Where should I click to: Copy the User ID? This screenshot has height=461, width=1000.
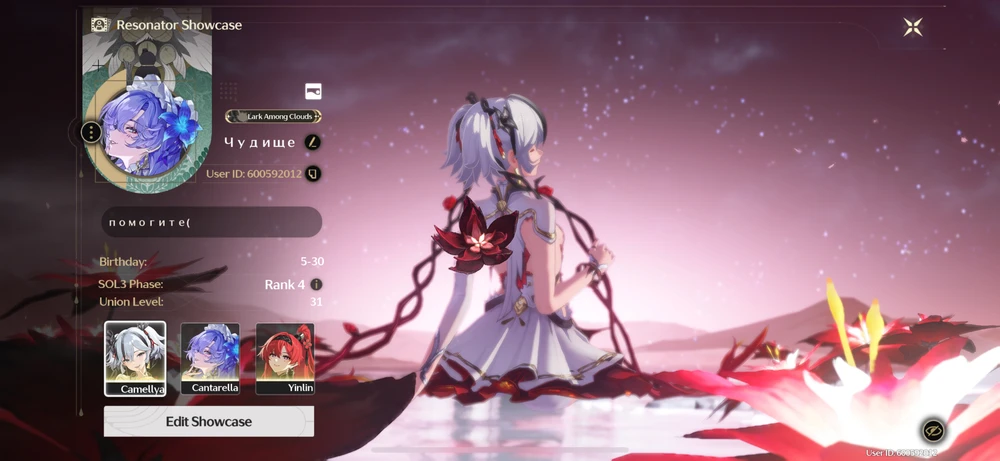point(313,174)
